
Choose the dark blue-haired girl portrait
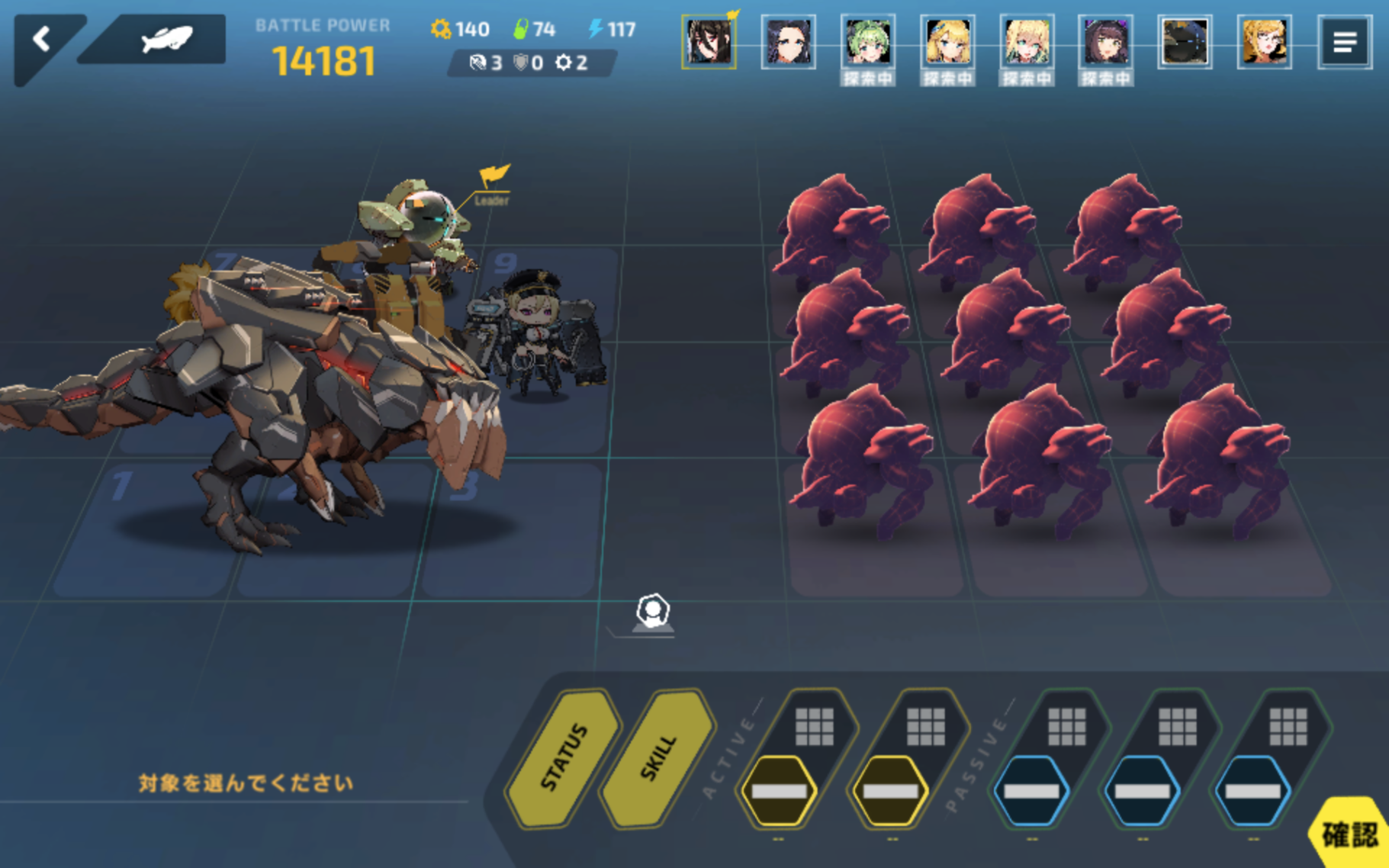click(x=788, y=42)
